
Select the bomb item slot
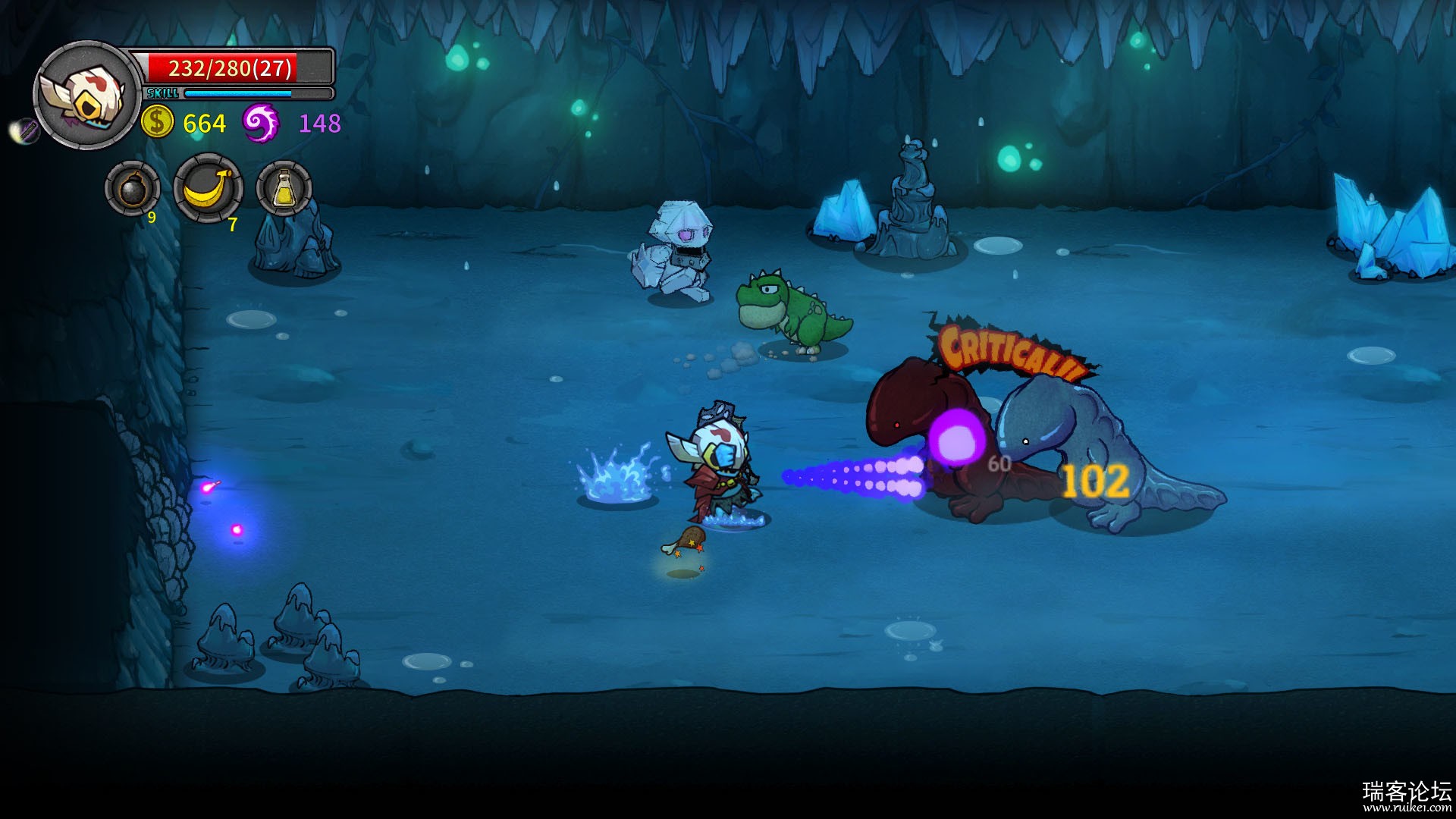click(133, 189)
